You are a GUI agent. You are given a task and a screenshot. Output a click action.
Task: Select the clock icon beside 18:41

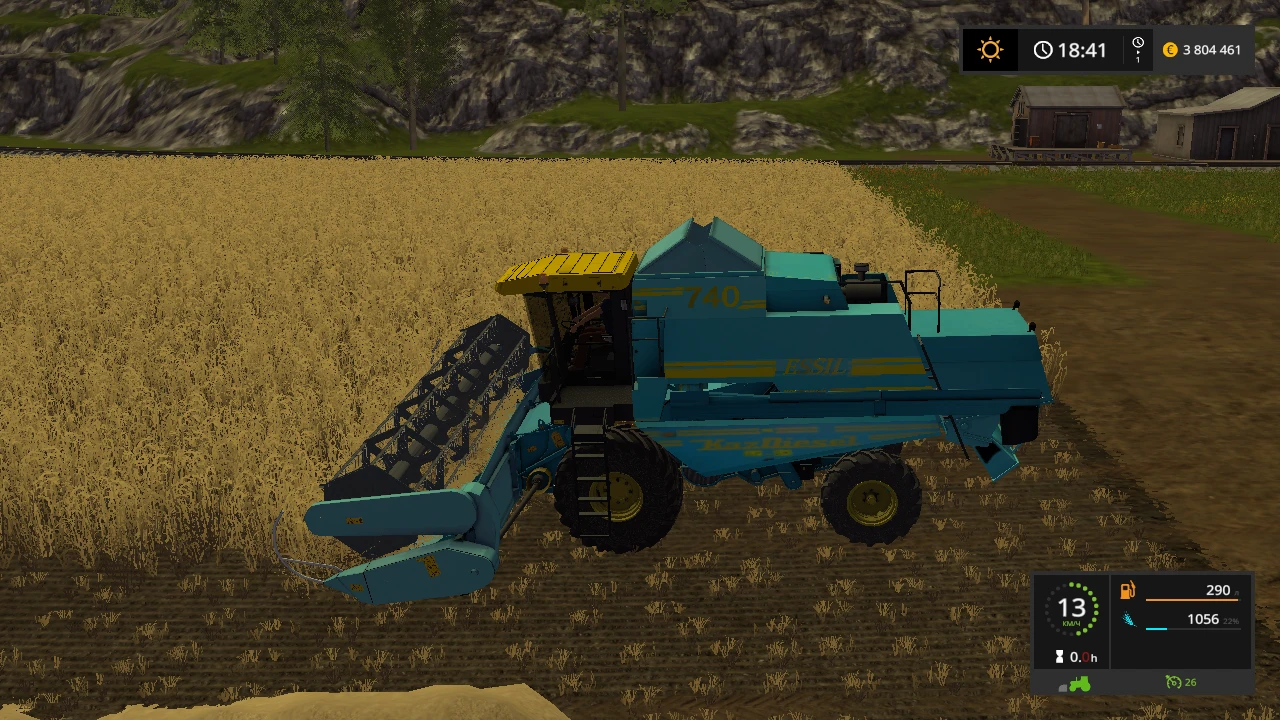coord(1043,49)
